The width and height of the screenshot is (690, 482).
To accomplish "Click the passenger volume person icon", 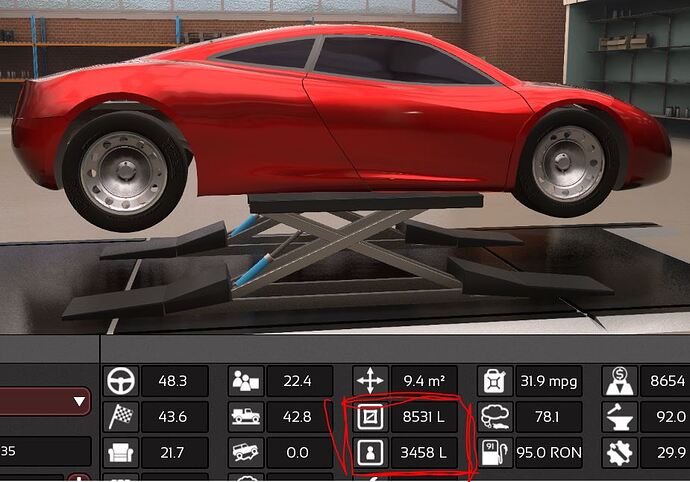I will [370, 452].
